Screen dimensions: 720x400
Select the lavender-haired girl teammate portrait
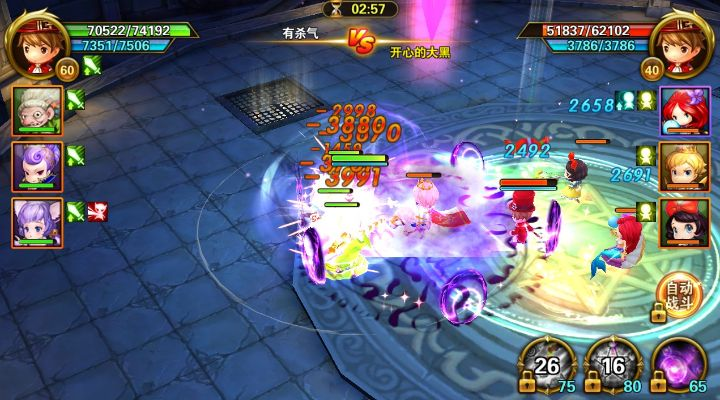[x=38, y=221]
